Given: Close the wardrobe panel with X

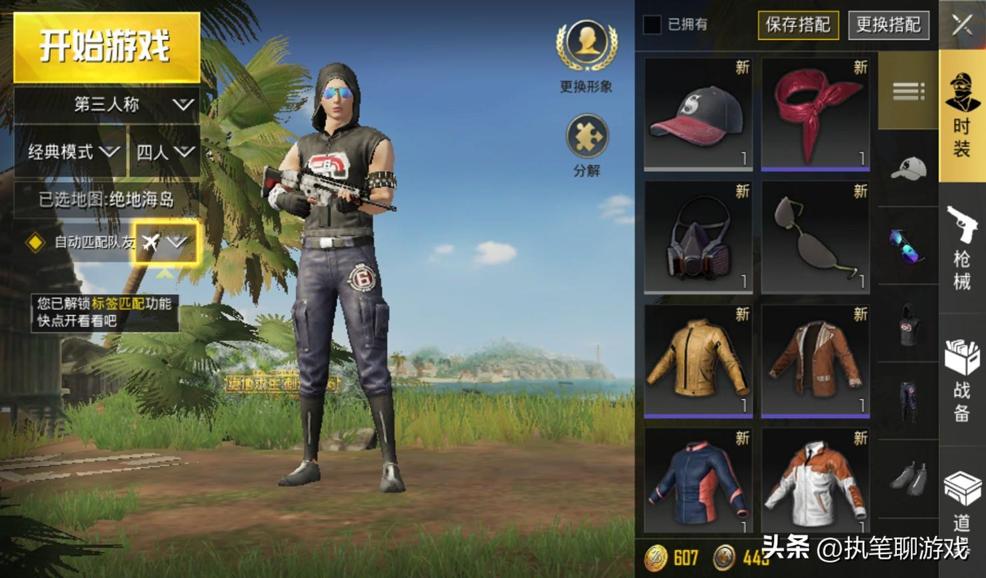Looking at the screenshot, I should click(x=962, y=25).
